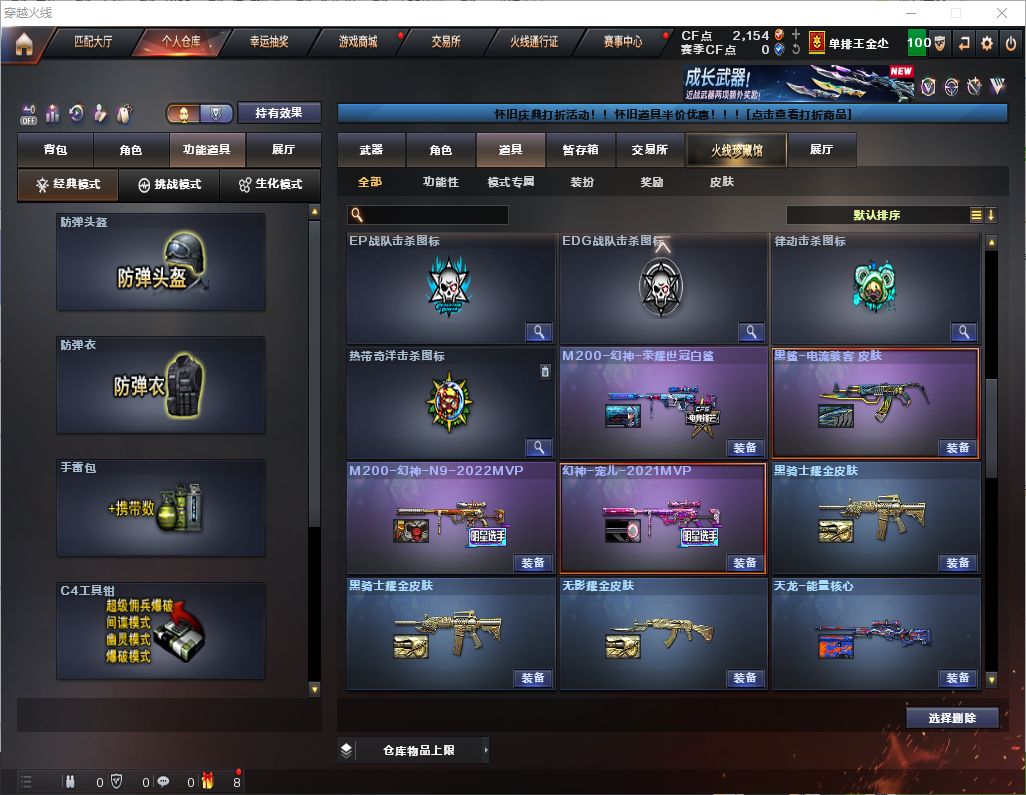Open the 火线通行证 battle pass
Image resolution: width=1026 pixels, height=795 pixels.
pyautogui.click(x=534, y=42)
